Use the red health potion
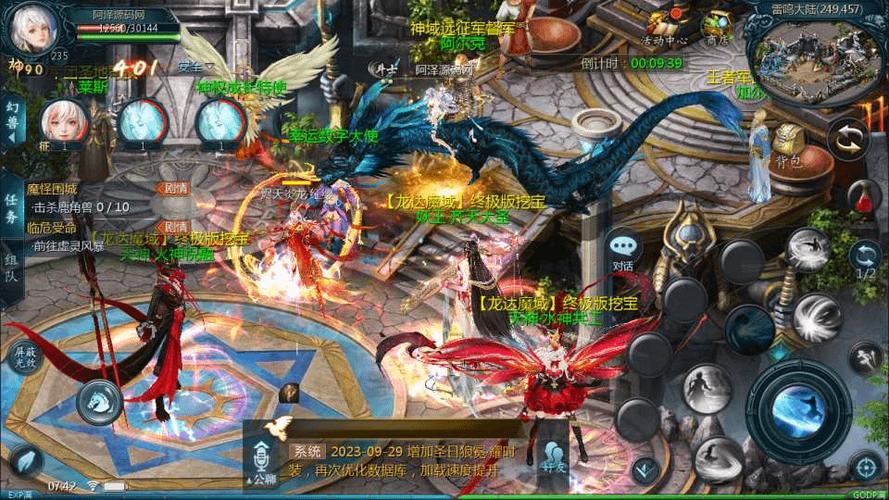The height and width of the screenshot is (500, 889). tap(864, 196)
